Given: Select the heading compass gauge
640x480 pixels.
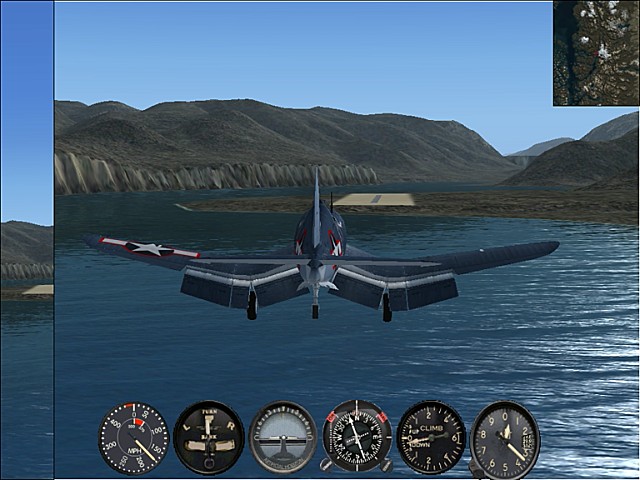Looking at the screenshot, I should pyautogui.click(x=357, y=437).
